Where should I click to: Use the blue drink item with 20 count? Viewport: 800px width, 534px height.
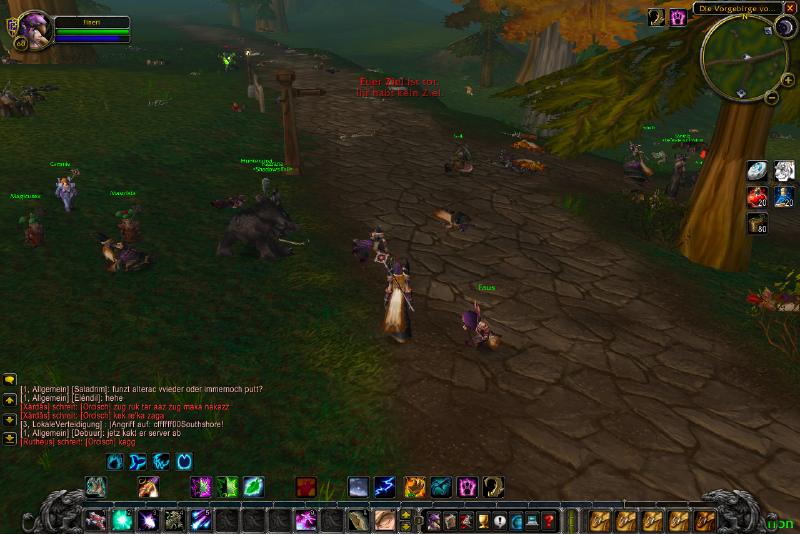[783, 196]
